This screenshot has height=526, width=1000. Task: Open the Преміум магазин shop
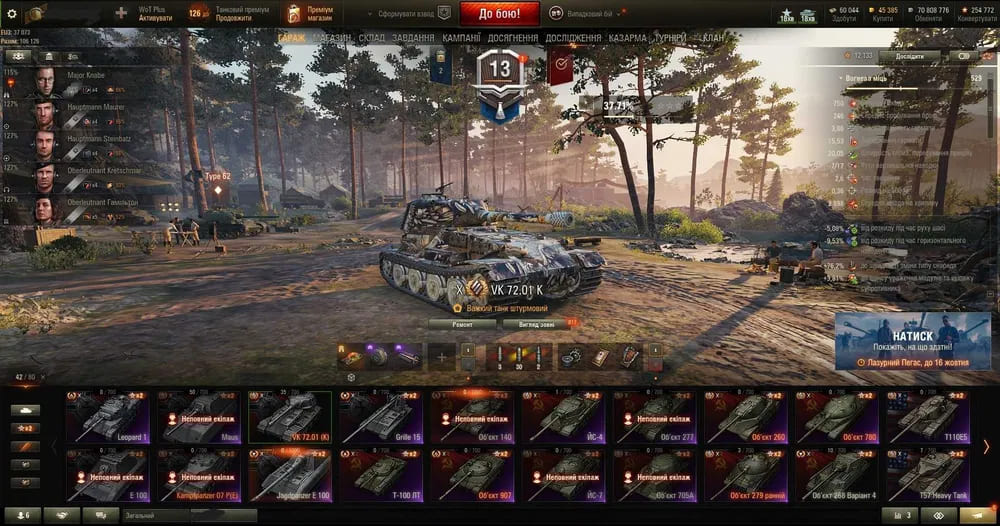coord(312,14)
